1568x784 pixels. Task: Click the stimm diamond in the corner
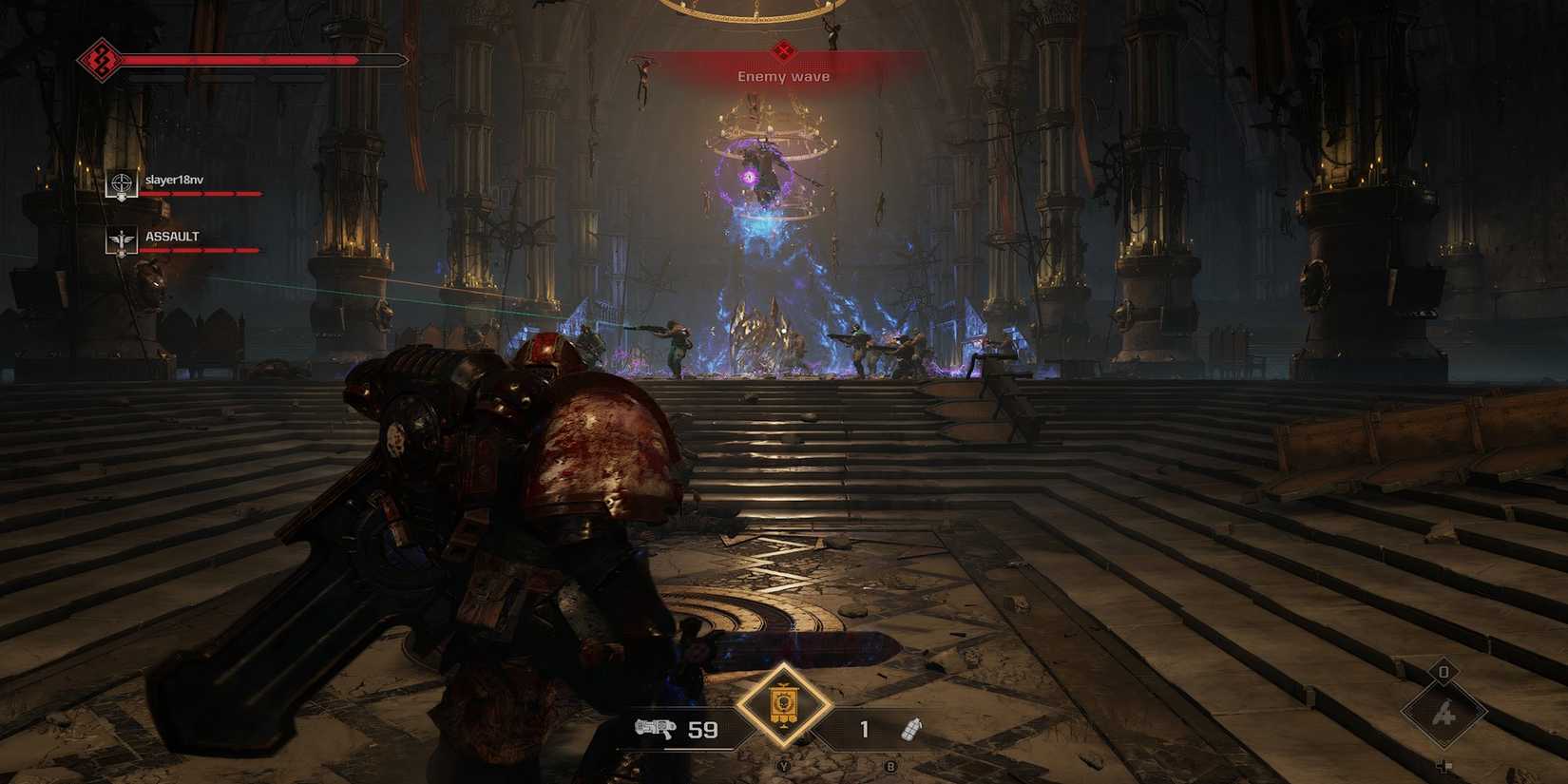[x=1444, y=712]
